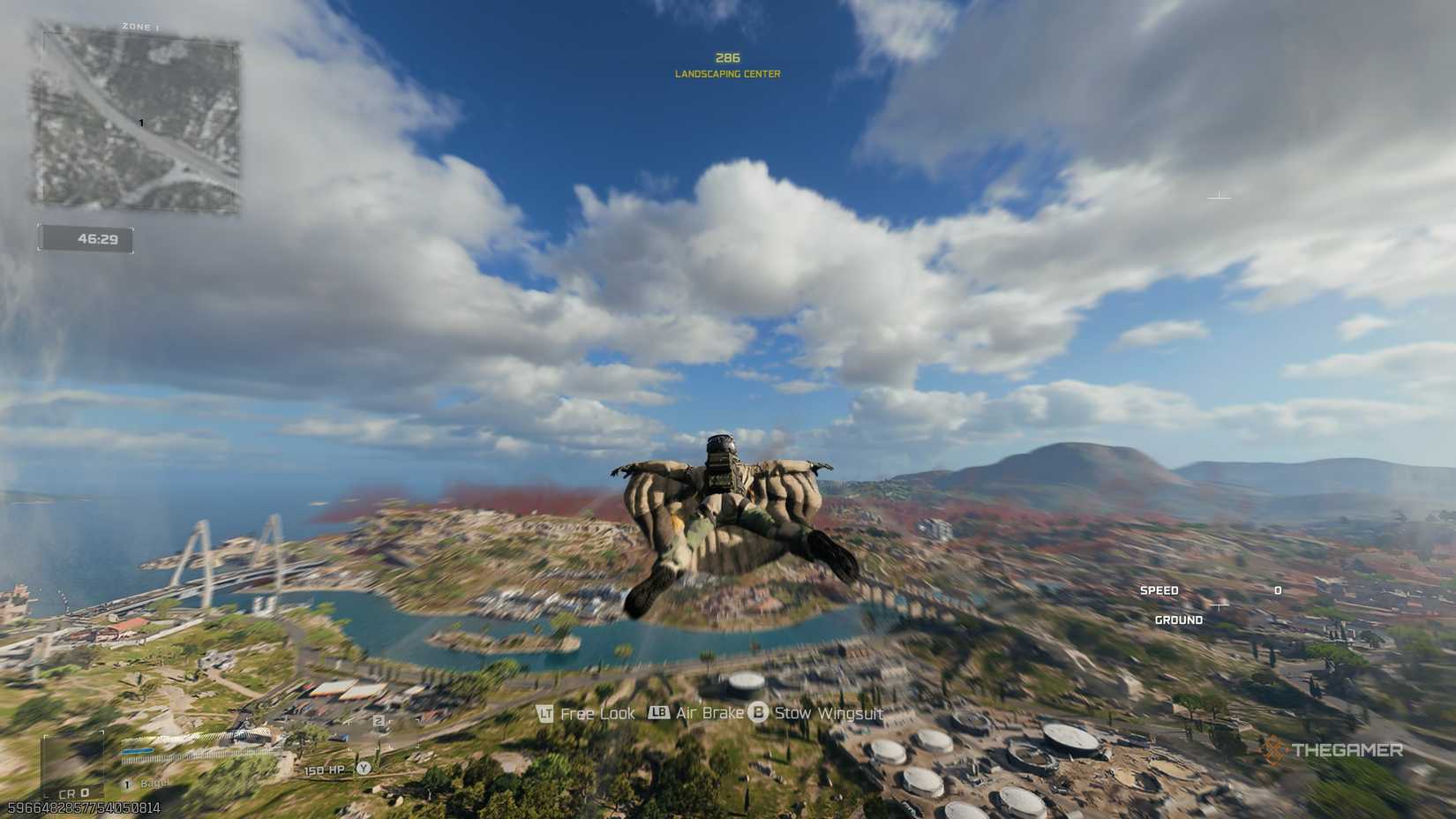Click the blue health bar
The width and height of the screenshot is (1456, 819).
click(x=138, y=751)
